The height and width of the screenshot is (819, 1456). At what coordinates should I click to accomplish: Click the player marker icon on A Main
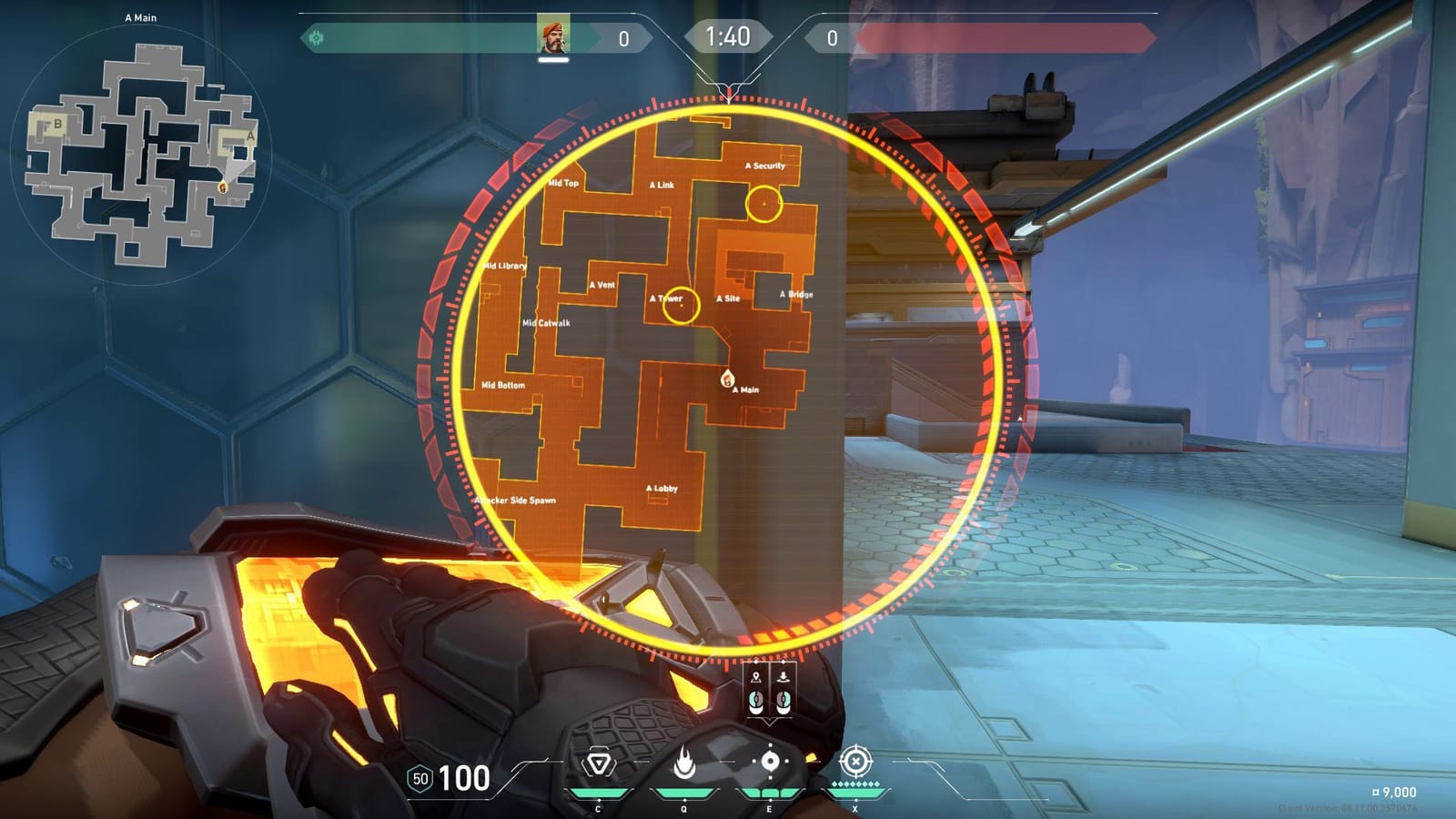point(725,377)
